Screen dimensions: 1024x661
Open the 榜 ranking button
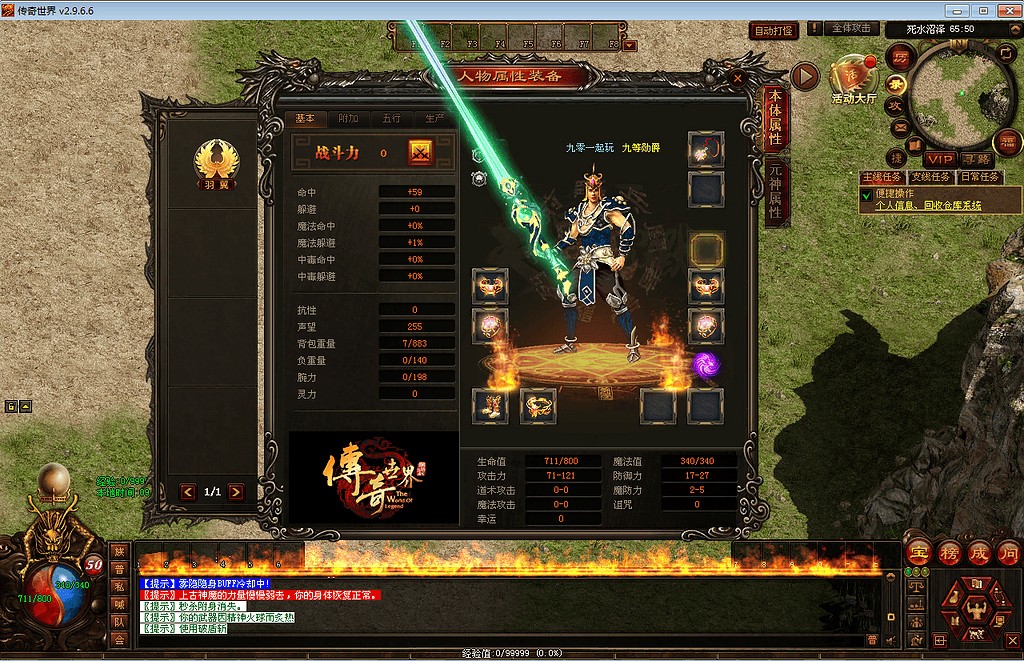tap(949, 553)
